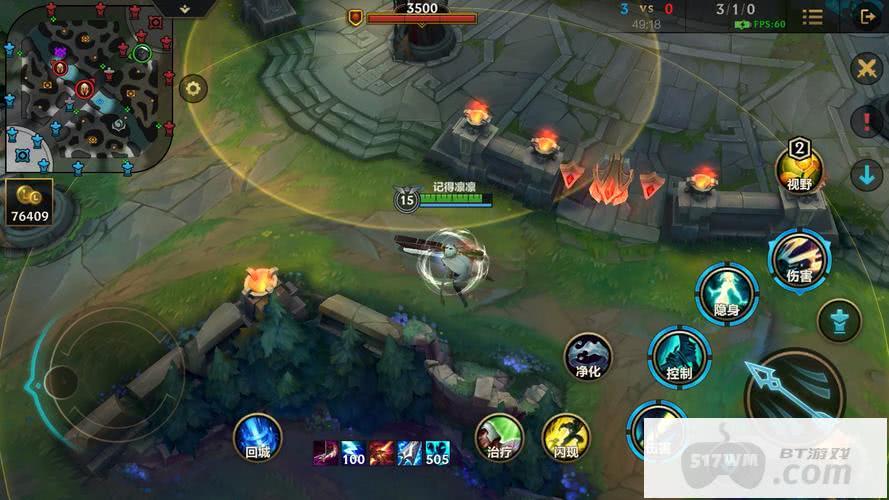889x500 pixels.
Task: Cast the 净化 cleanse spell
Action: tap(588, 357)
